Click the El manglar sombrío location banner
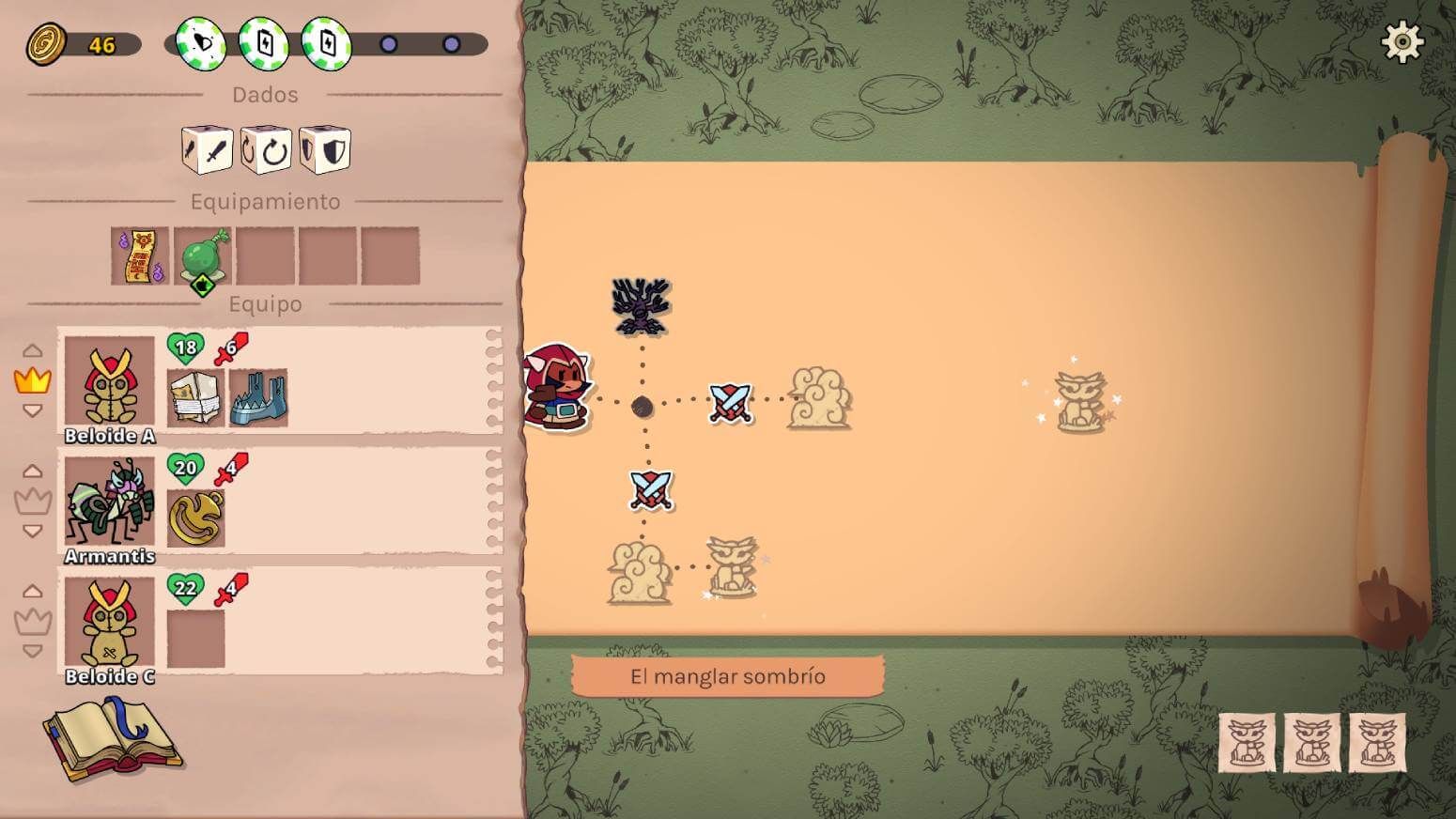This screenshot has height=819, width=1456. pos(729,675)
